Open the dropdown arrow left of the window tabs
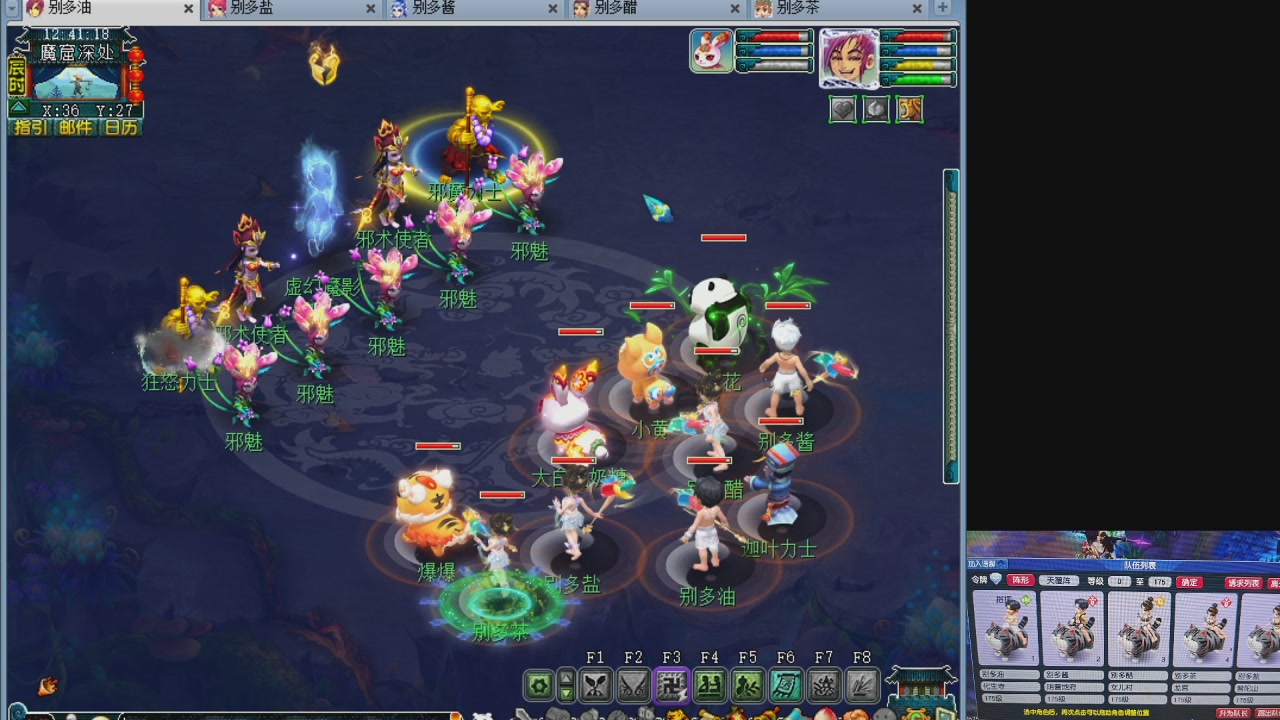Screen dimensions: 1280x720 coord(11,9)
